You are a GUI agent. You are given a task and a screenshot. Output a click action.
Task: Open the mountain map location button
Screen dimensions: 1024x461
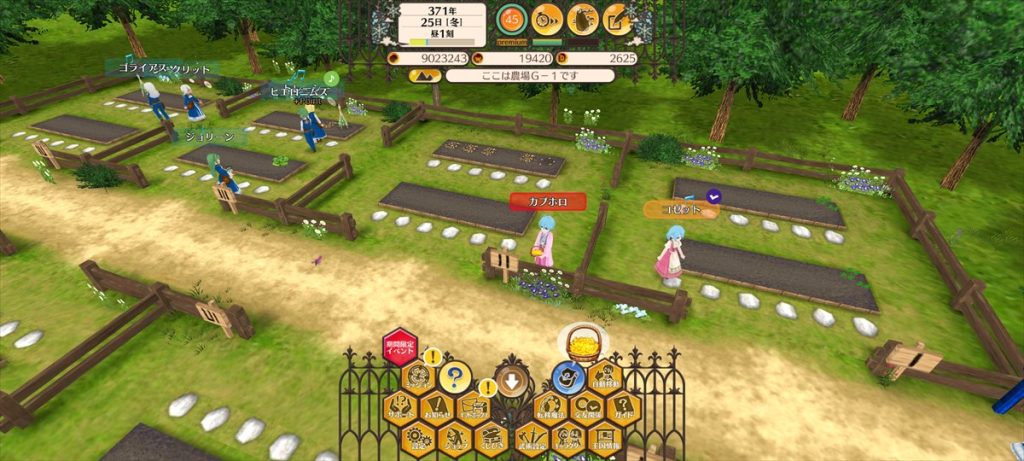coord(423,75)
